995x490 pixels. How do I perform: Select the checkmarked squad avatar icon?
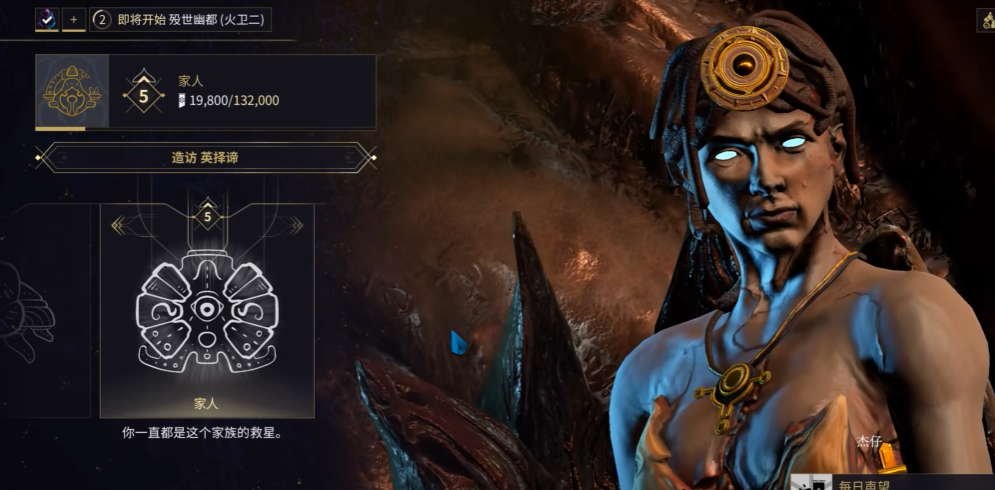(x=47, y=19)
